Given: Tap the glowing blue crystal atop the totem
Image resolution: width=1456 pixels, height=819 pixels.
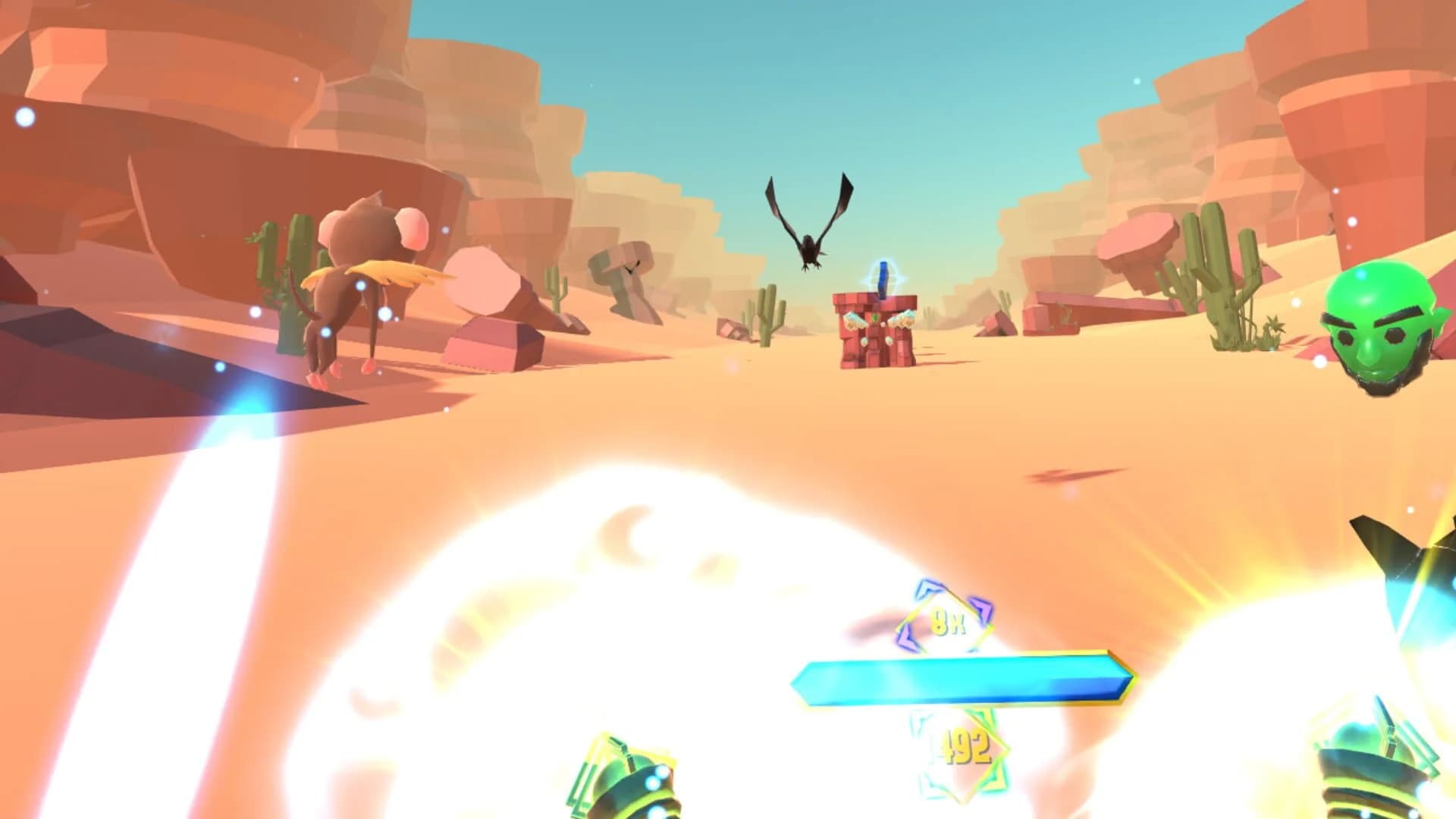Looking at the screenshot, I should click(882, 275).
